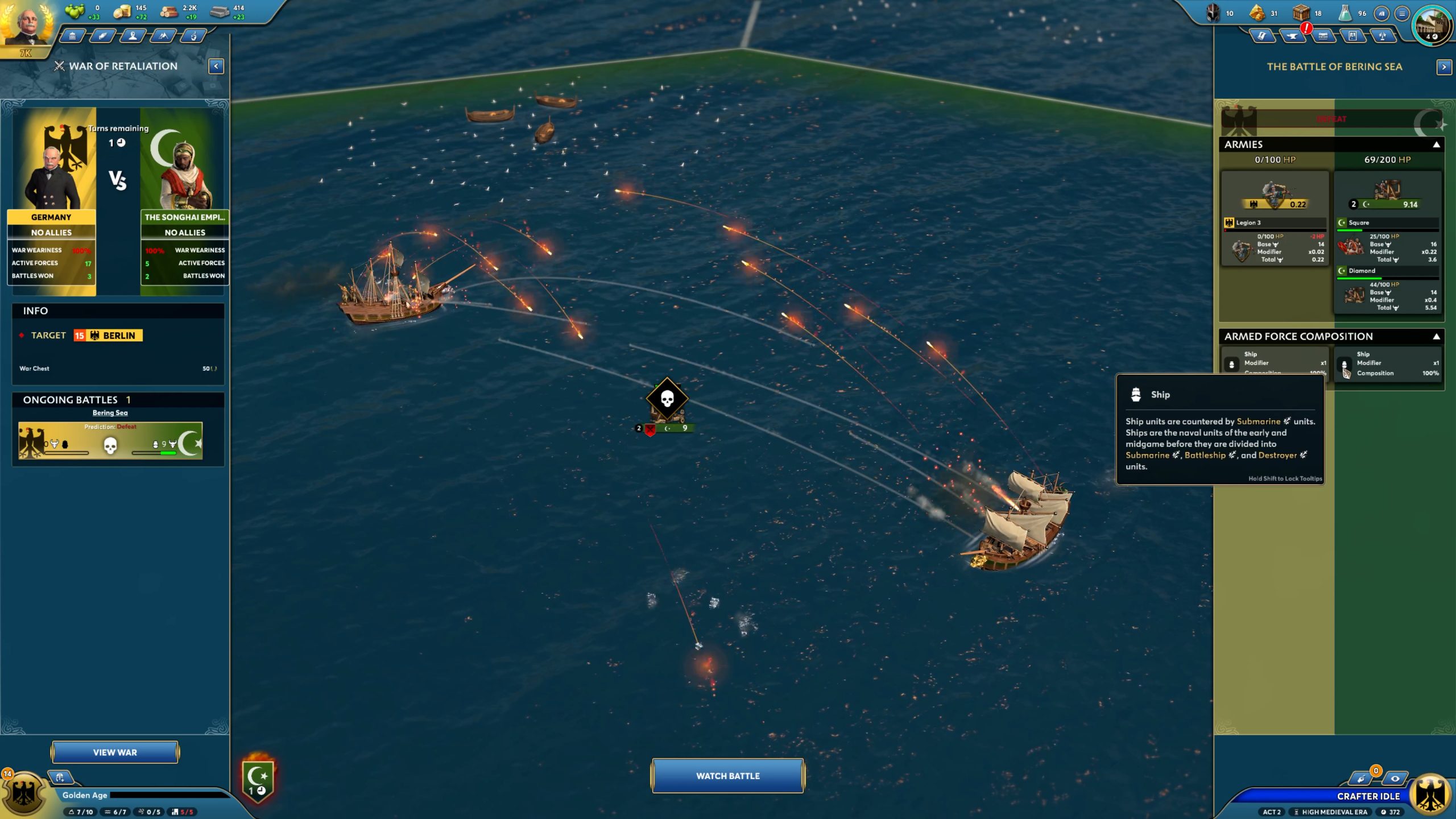
Task: Collapse the Armies section
Action: click(x=1436, y=144)
